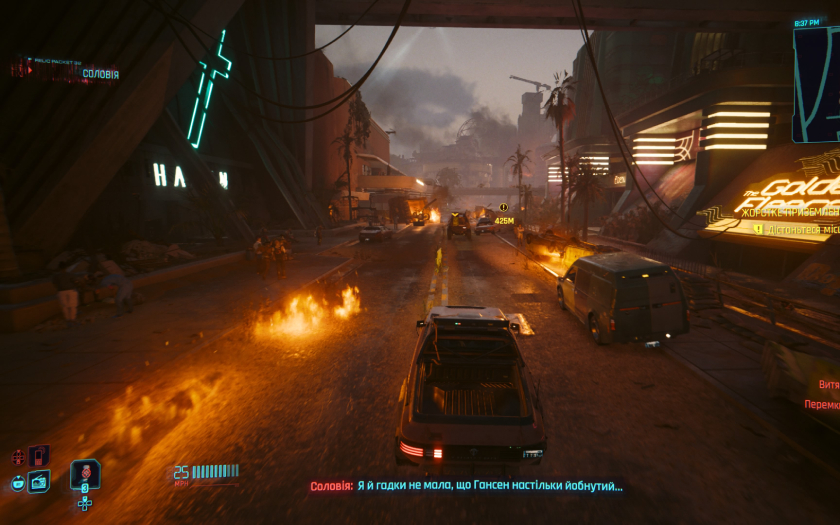Click the Relic Packet Соловія caller panel
This screenshot has width=840, height=525.
coord(66,69)
